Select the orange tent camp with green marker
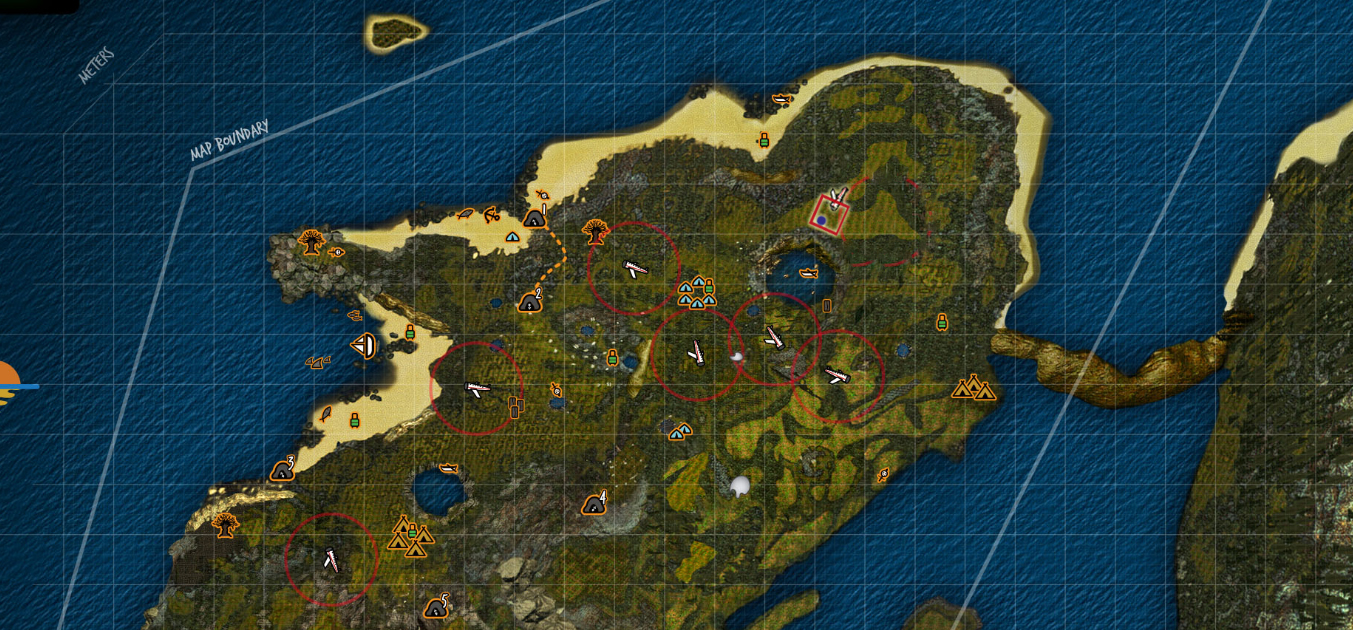Screen dimensions: 1353x630 (411, 536)
